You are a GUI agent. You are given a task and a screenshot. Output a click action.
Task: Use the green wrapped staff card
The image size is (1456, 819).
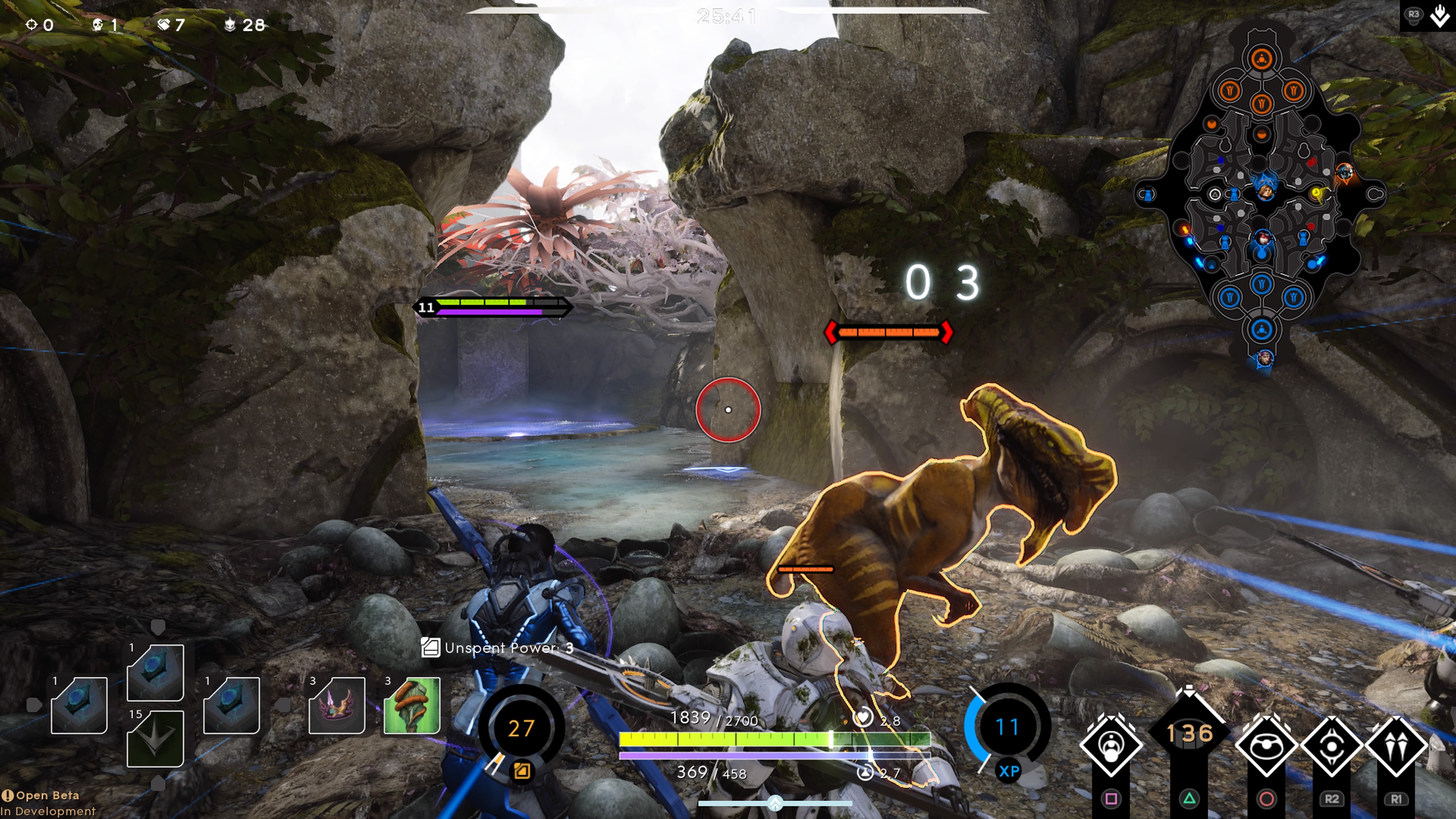(412, 705)
